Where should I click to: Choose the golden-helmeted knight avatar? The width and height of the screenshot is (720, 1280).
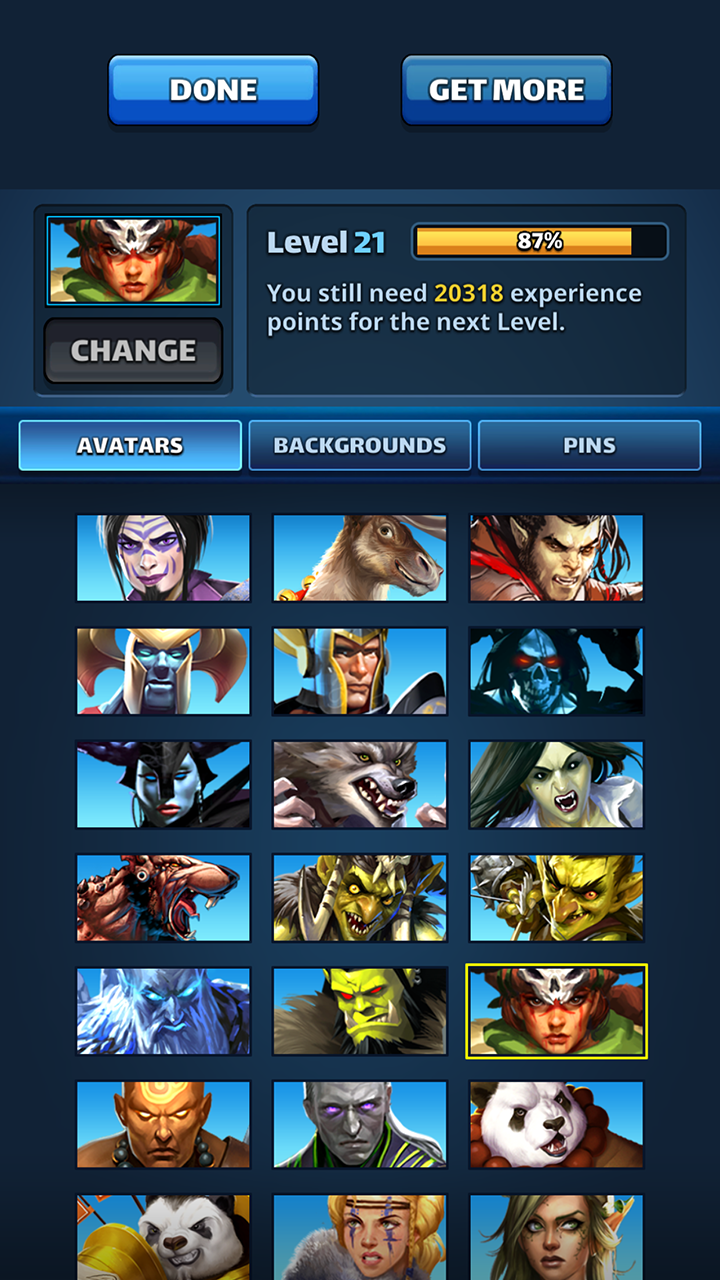coord(360,671)
